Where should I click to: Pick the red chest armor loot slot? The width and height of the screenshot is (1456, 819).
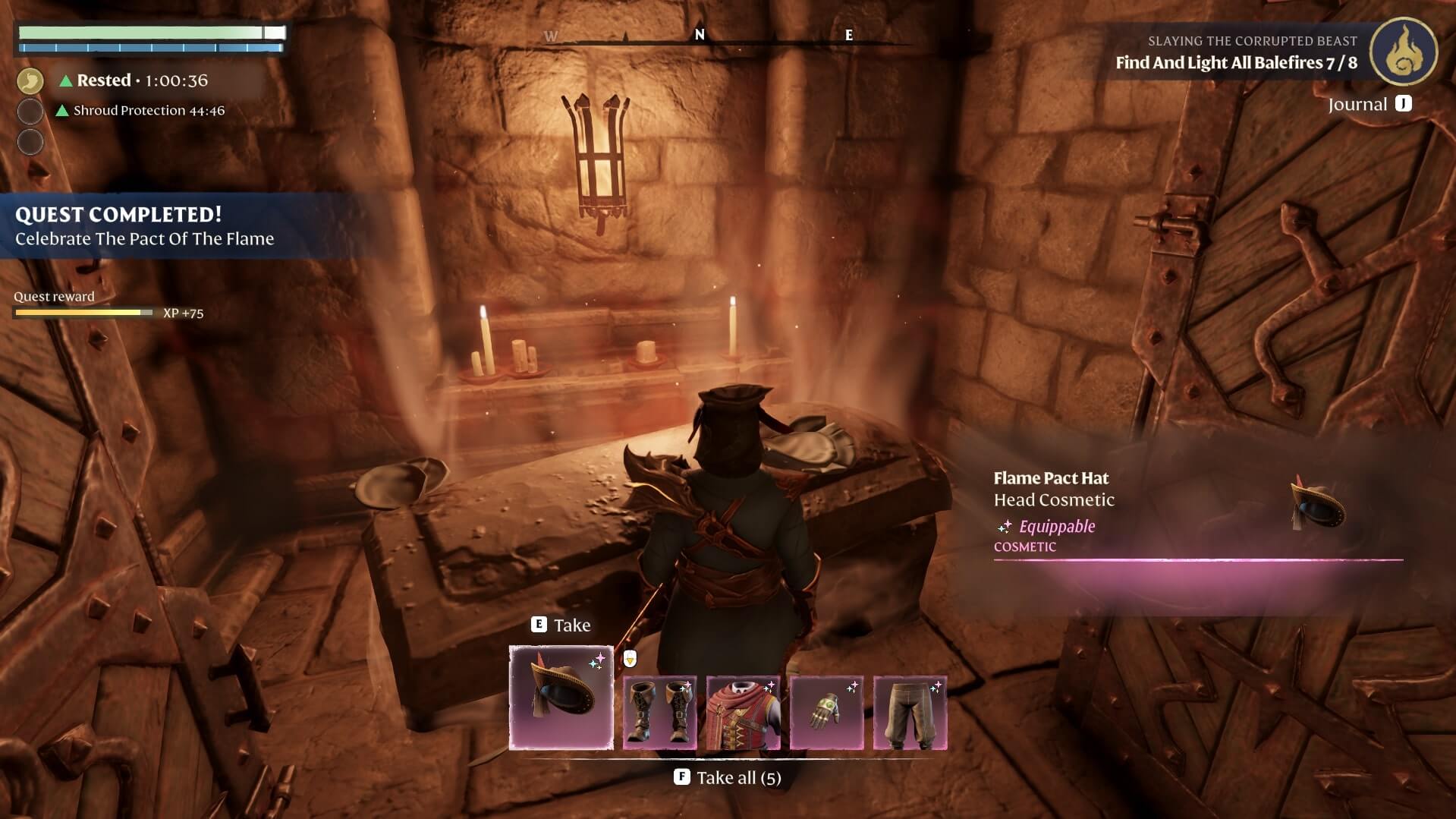click(743, 713)
